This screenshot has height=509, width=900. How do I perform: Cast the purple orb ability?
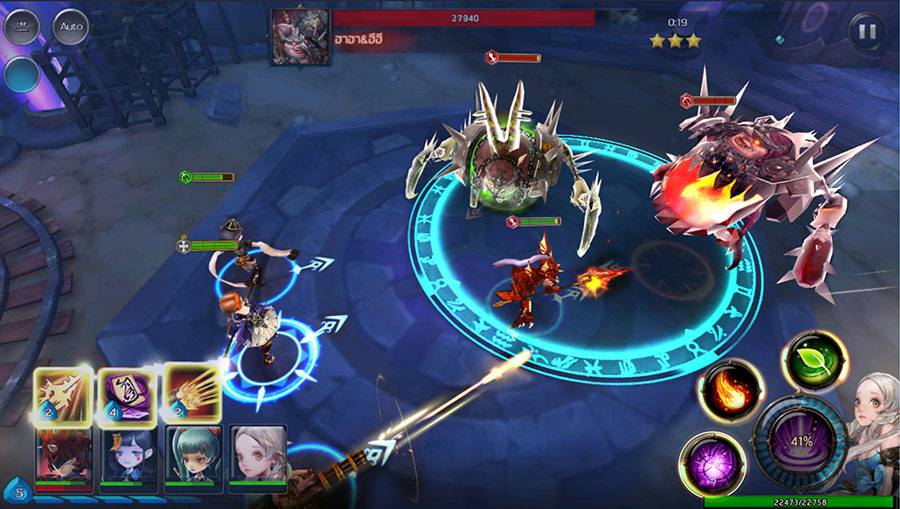(x=711, y=464)
